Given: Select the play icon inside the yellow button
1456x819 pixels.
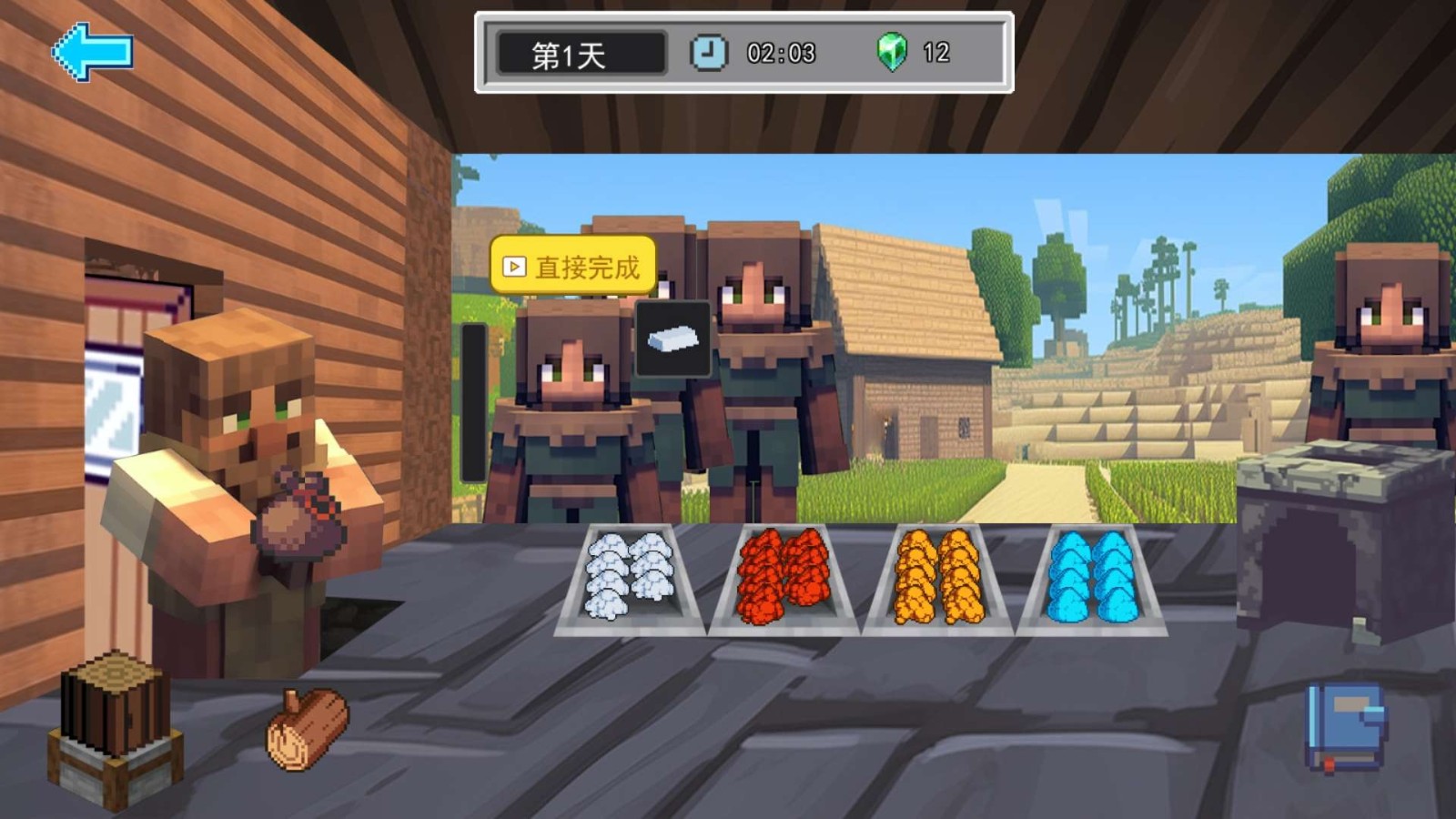Looking at the screenshot, I should point(514,266).
